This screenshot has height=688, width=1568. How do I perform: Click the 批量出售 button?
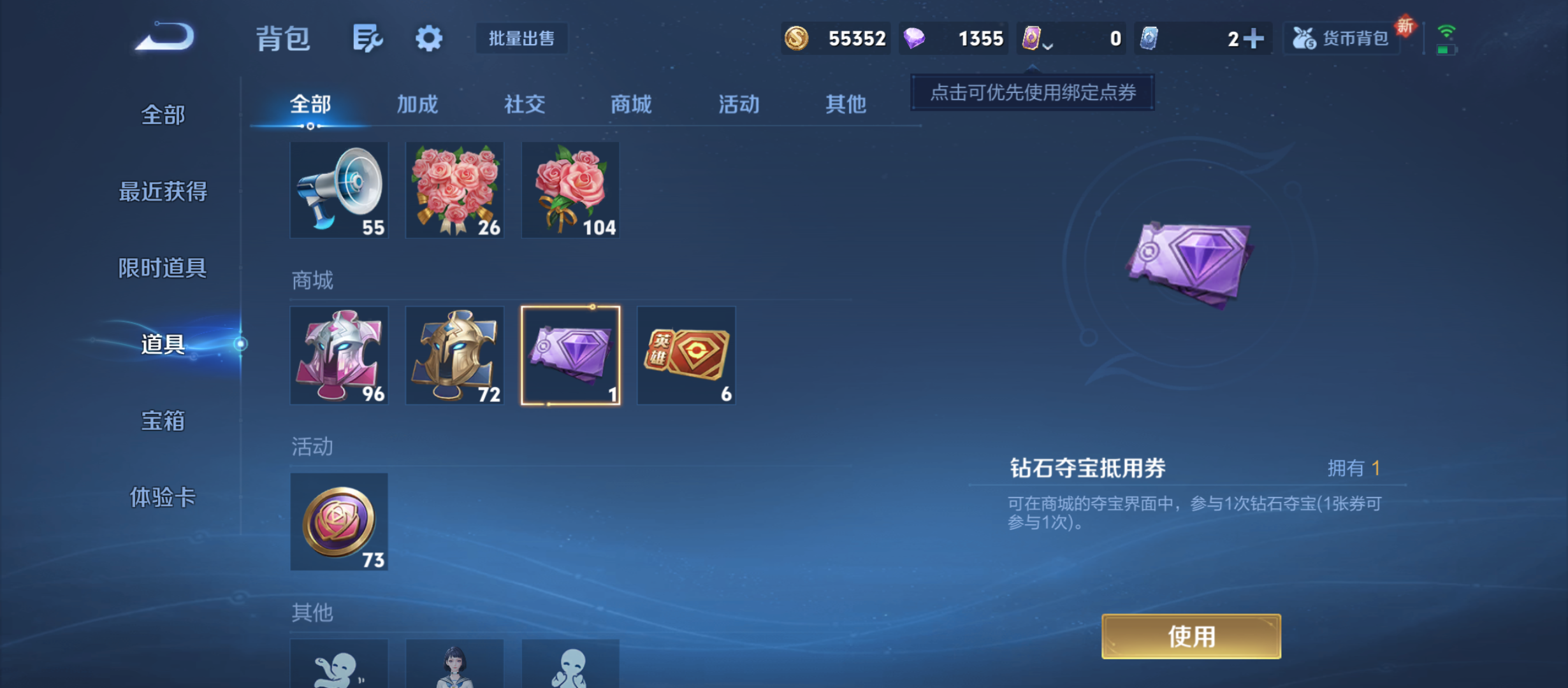click(x=521, y=38)
